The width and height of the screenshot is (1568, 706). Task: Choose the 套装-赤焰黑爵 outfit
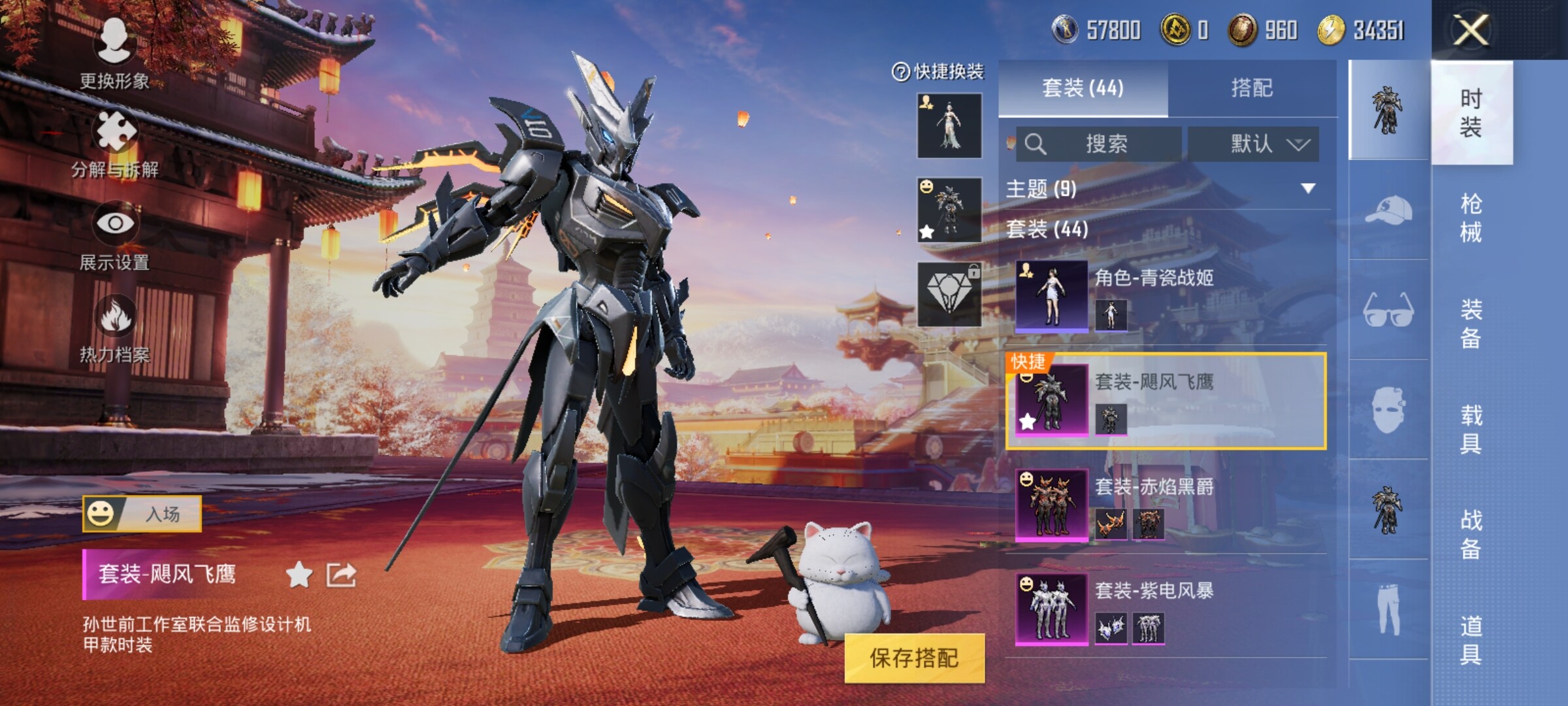tap(1169, 505)
